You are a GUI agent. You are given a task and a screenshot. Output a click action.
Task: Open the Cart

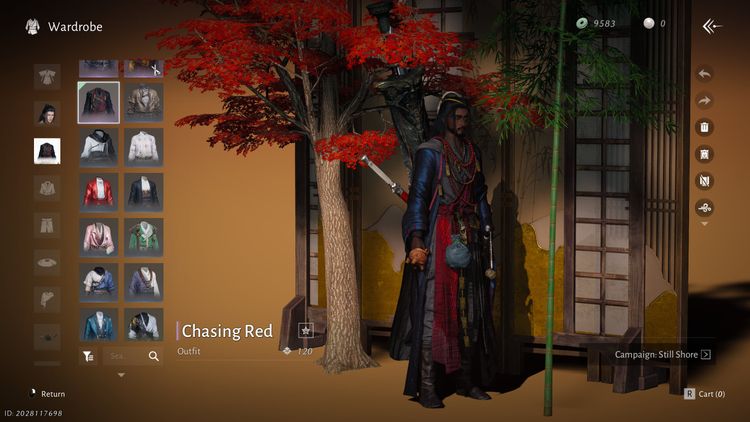click(705, 394)
